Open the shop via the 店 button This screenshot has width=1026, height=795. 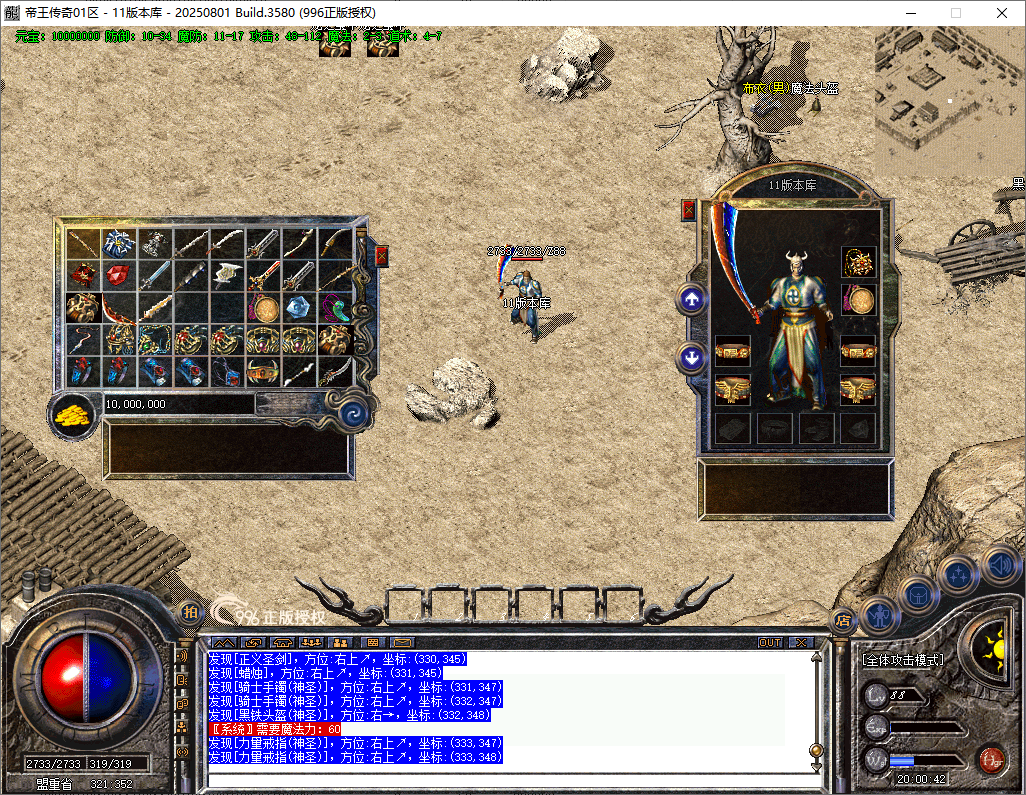pyautogui.click(x=842, y=618)
